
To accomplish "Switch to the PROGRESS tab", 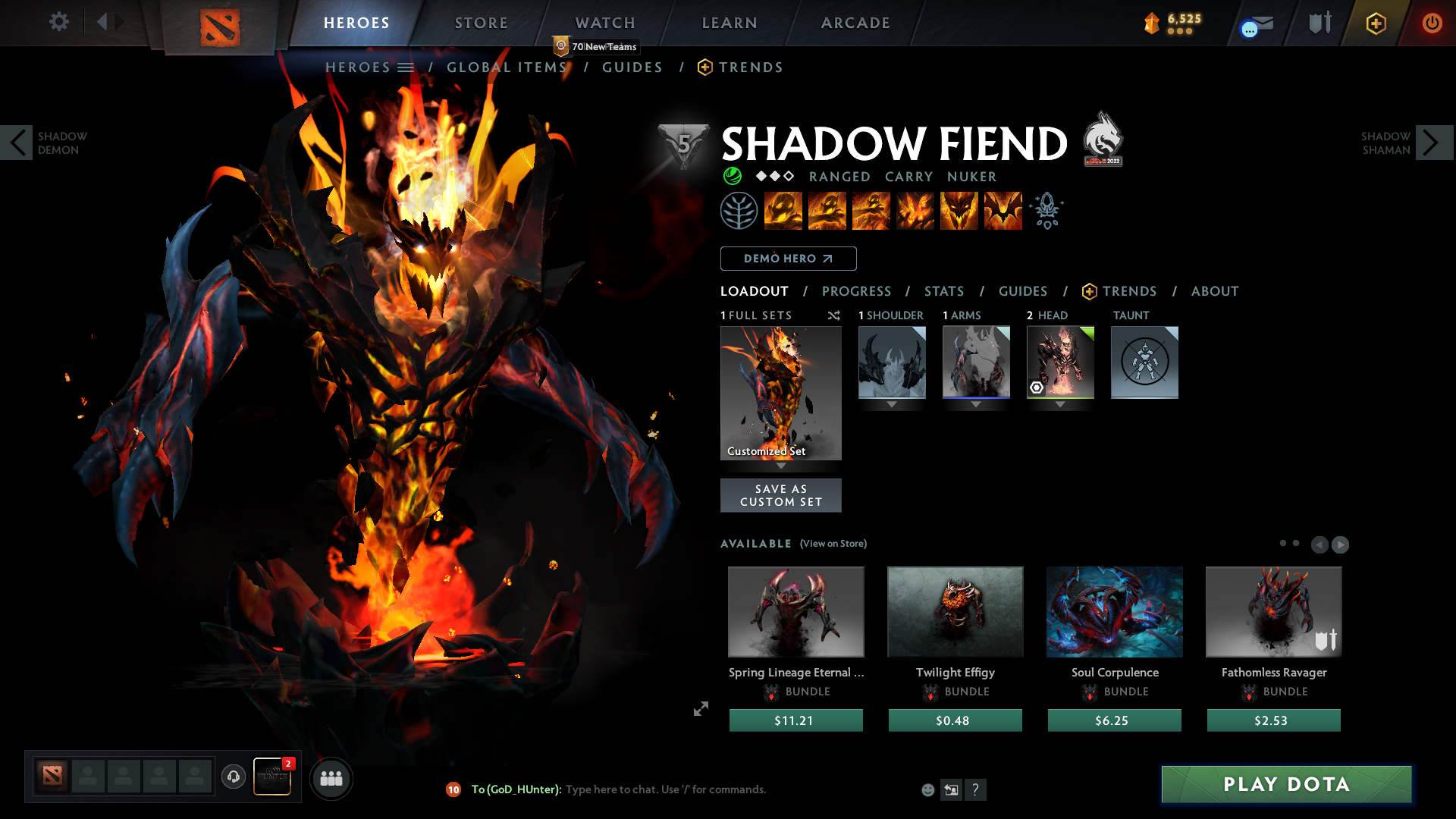I will tap(857, 291).
